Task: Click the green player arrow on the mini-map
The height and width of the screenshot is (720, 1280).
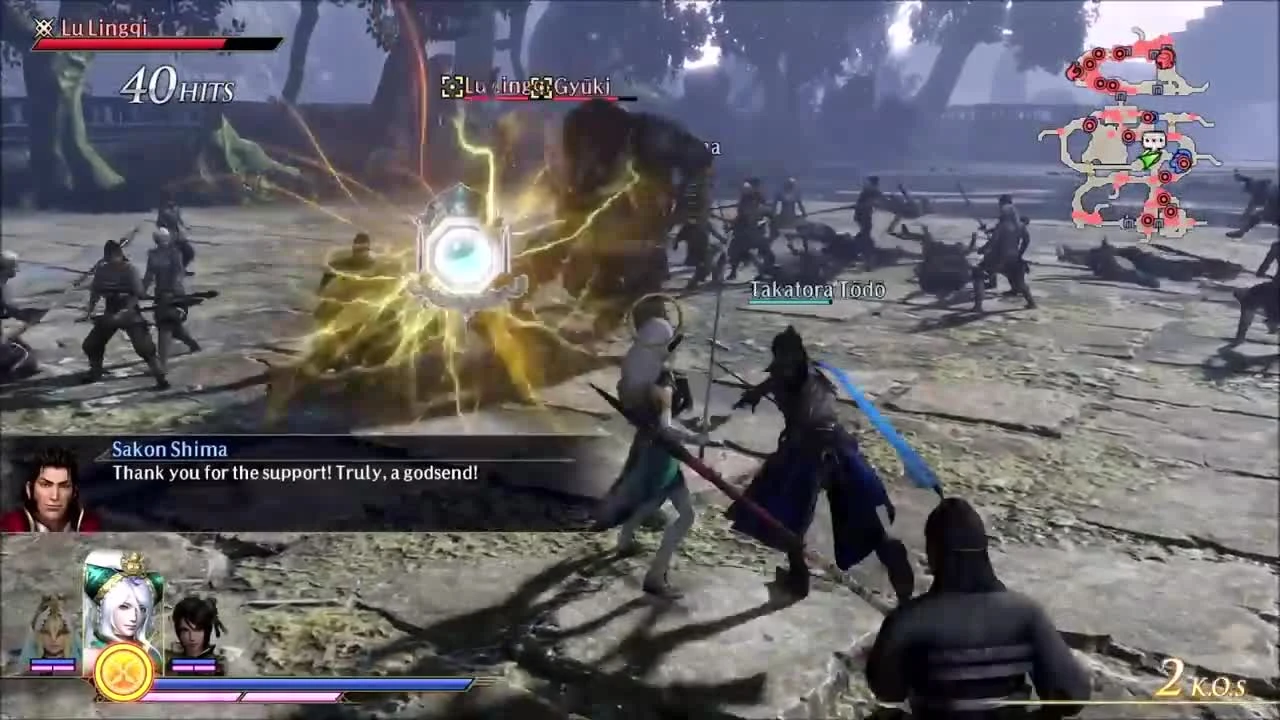Action: pyautogui.click(x=1148, y=160)
